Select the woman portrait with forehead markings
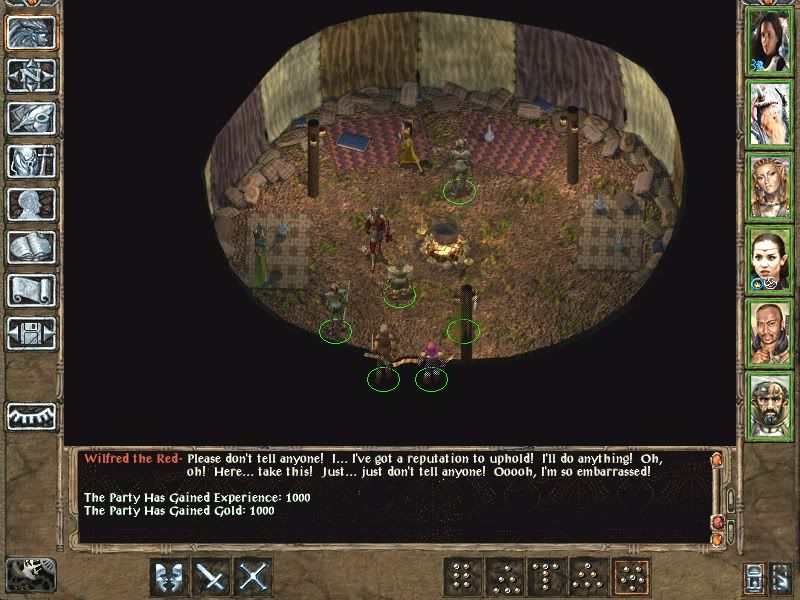 pos(770,259)
